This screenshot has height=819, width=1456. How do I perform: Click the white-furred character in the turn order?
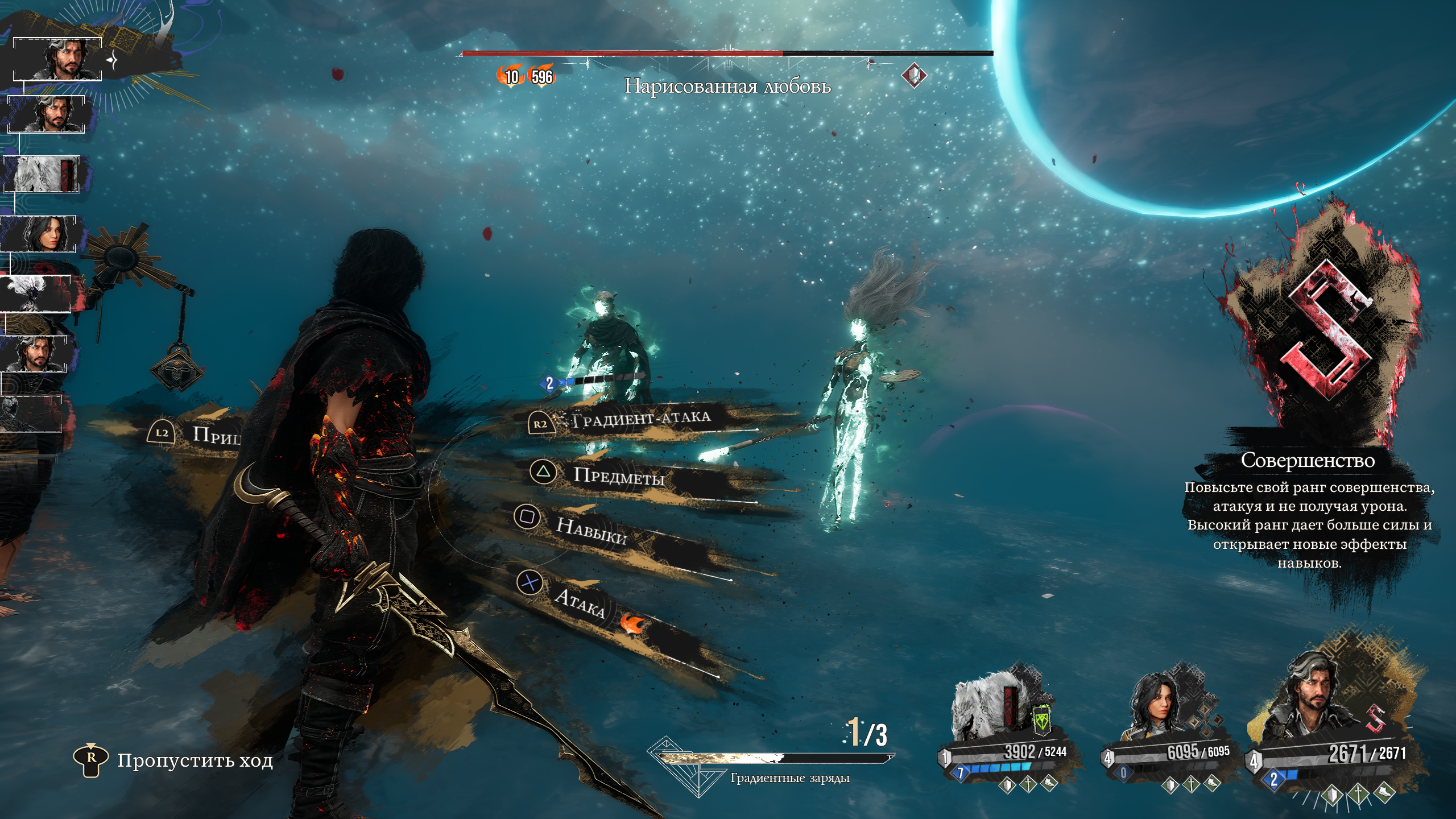(x=41, y=174)
